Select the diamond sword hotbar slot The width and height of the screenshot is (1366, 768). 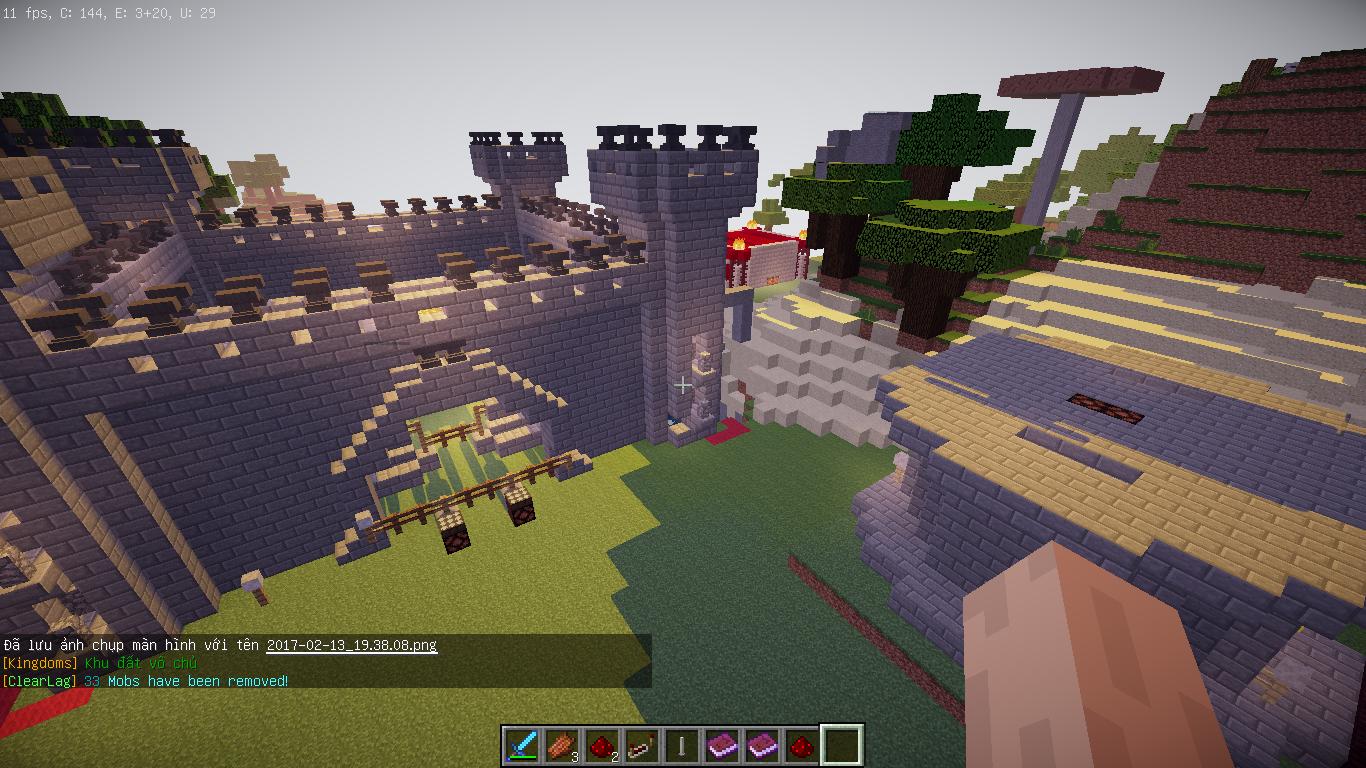coord(522,745)
